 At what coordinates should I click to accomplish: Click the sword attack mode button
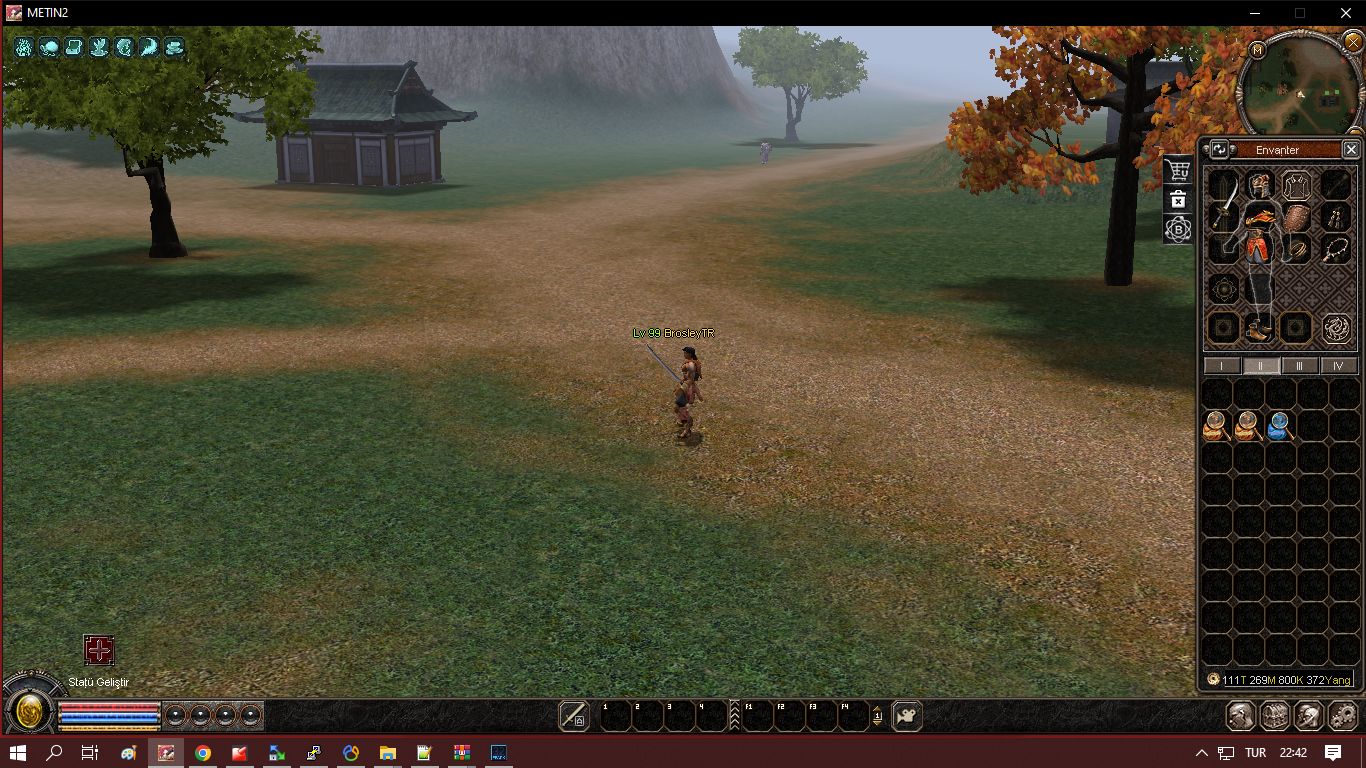(574, 715)
